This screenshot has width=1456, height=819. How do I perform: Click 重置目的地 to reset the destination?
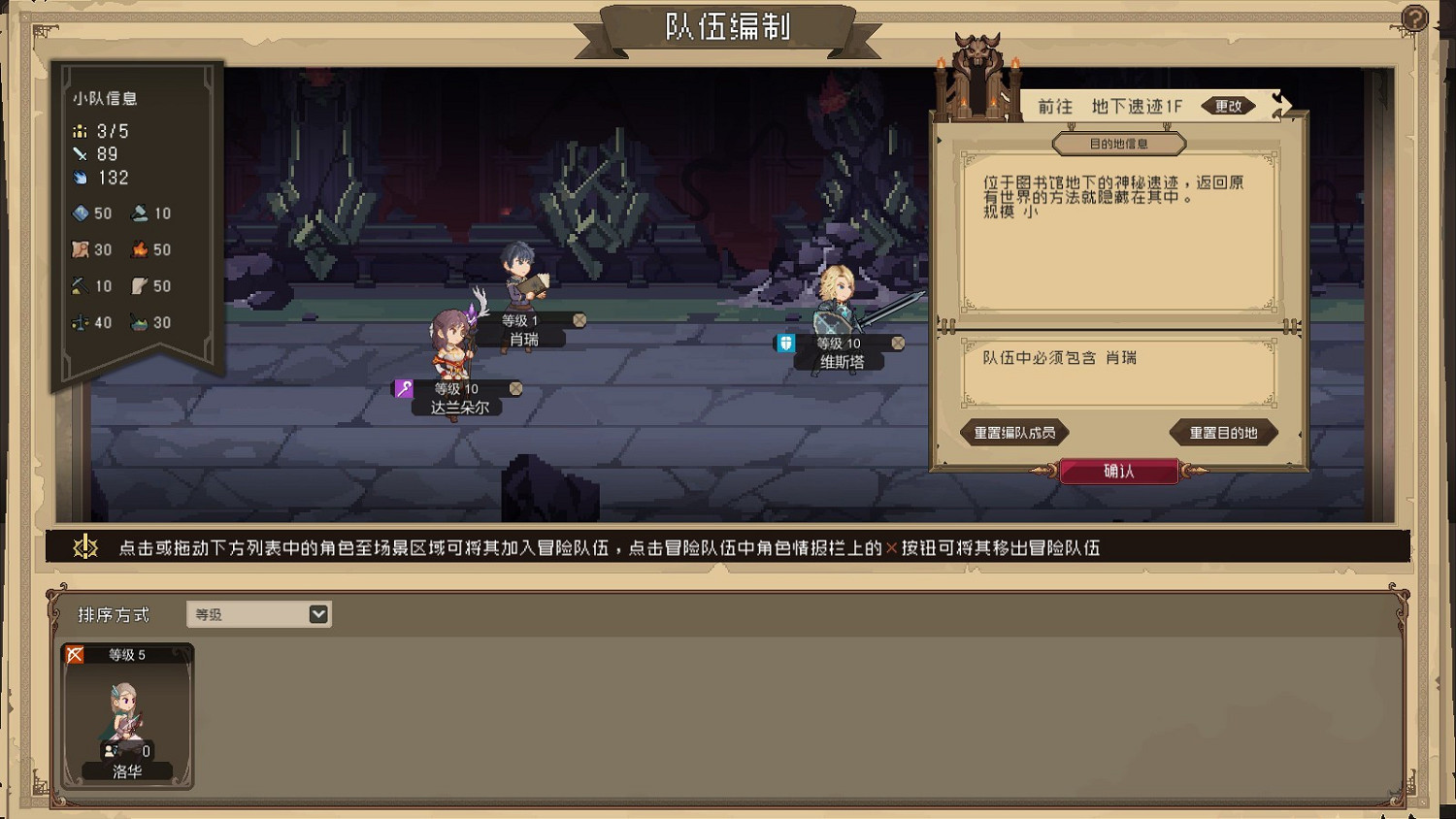(1223, 433)
